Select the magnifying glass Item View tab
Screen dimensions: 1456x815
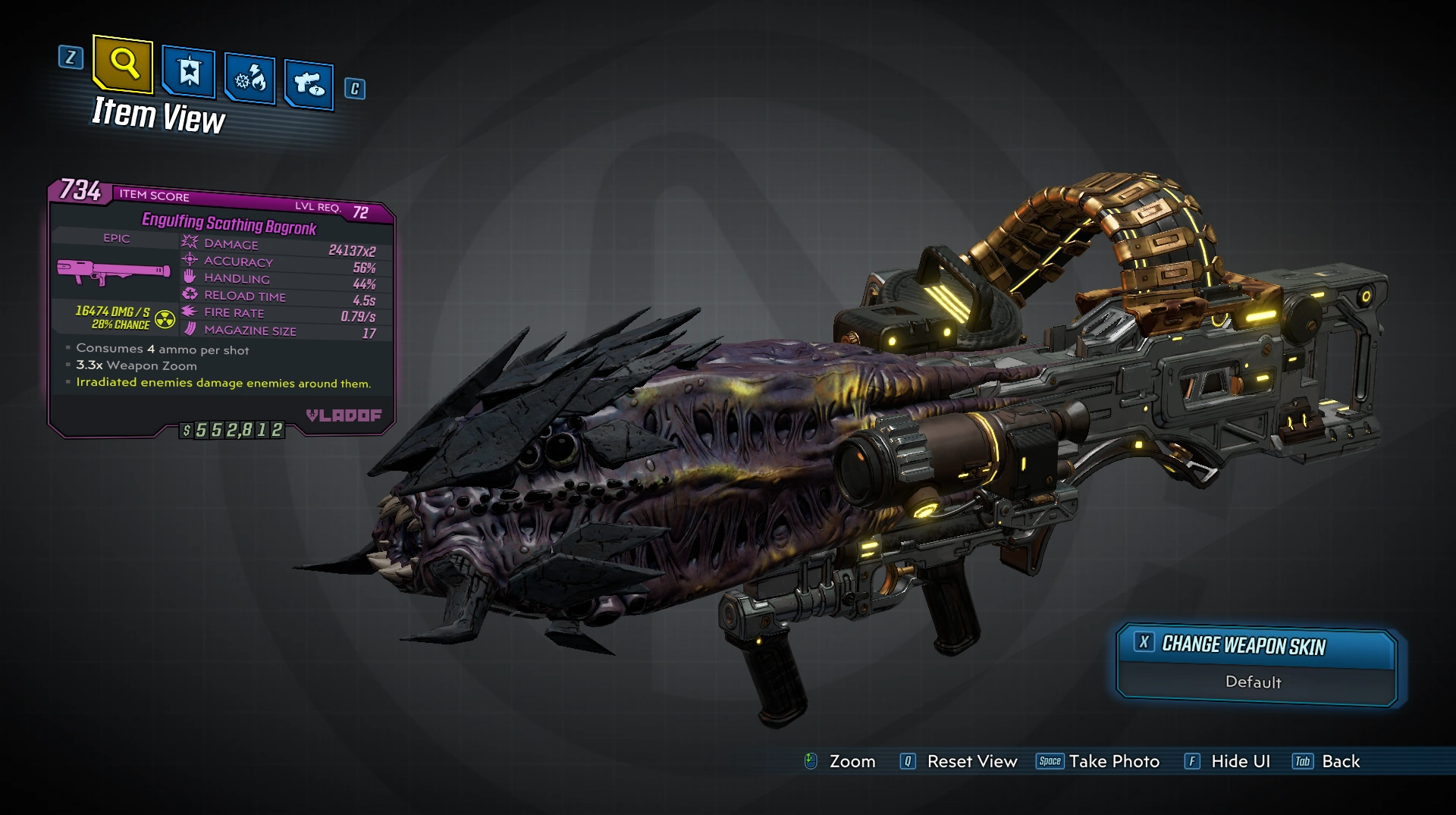point(123,64)
